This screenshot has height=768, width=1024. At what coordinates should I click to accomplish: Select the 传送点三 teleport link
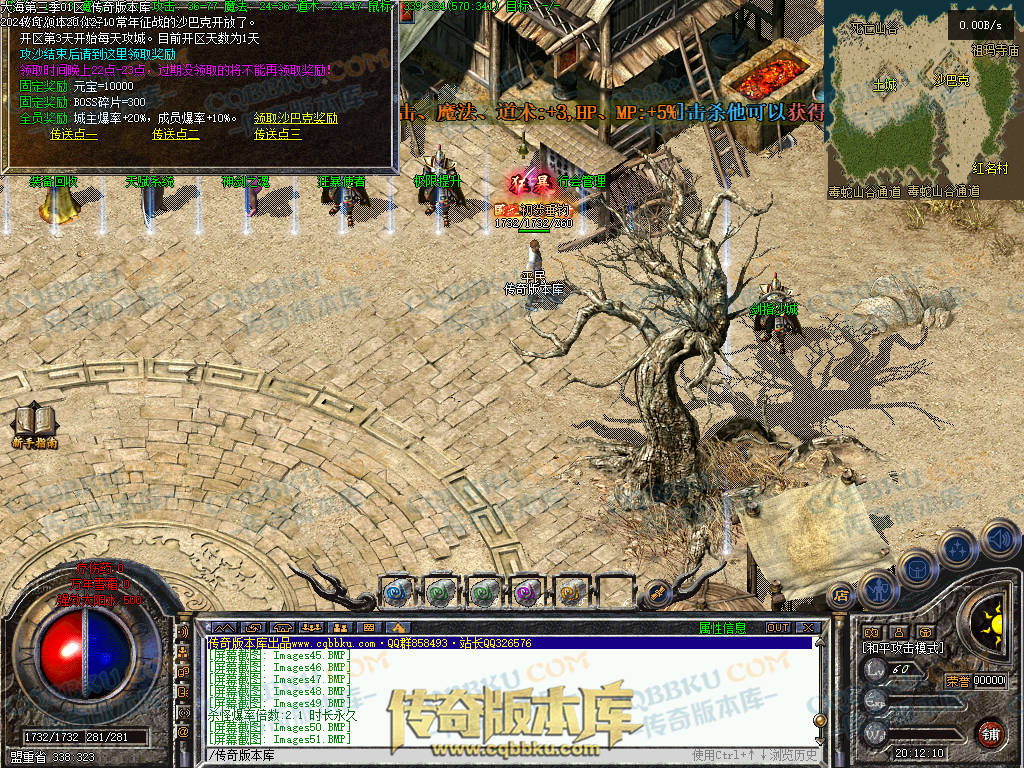coord(278,134)
